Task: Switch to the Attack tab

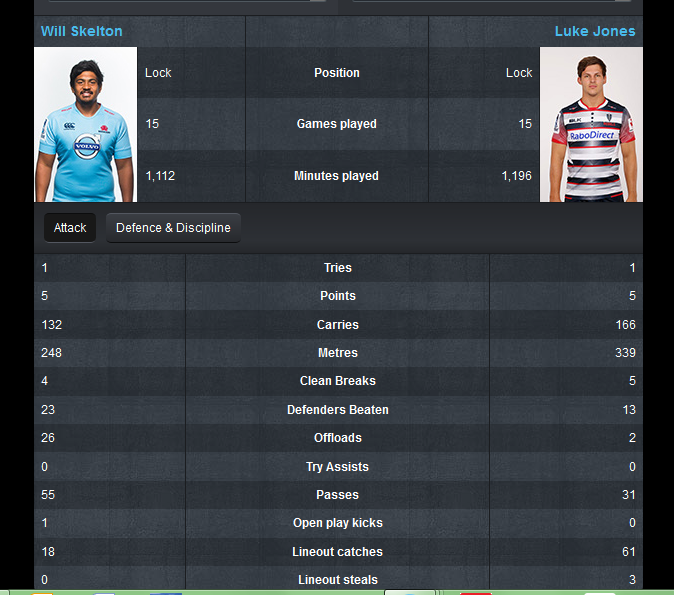Action: pyautogui.click(x=70, y=228)
